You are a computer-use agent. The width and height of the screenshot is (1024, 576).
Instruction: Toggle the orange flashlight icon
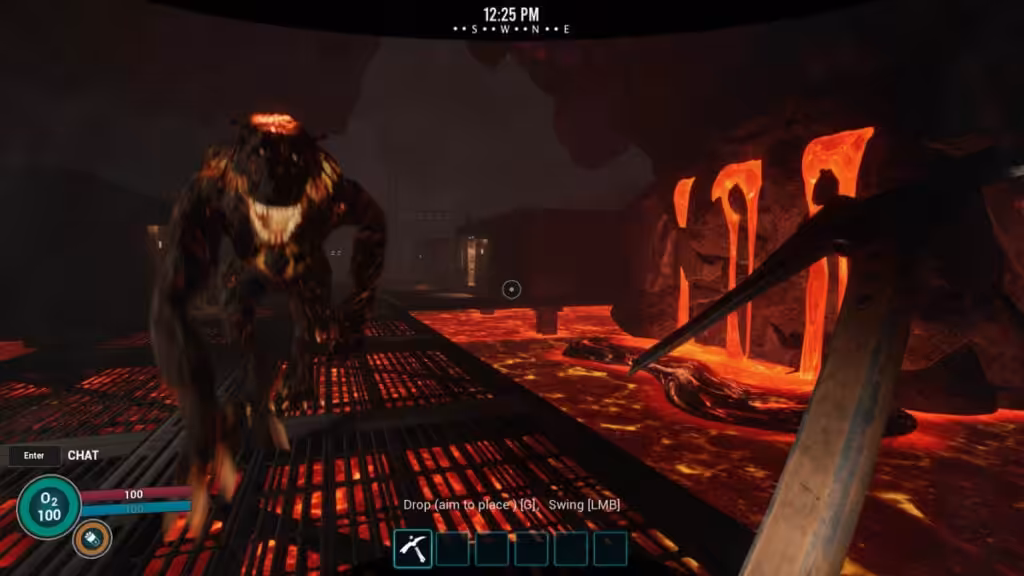point(91,539)
